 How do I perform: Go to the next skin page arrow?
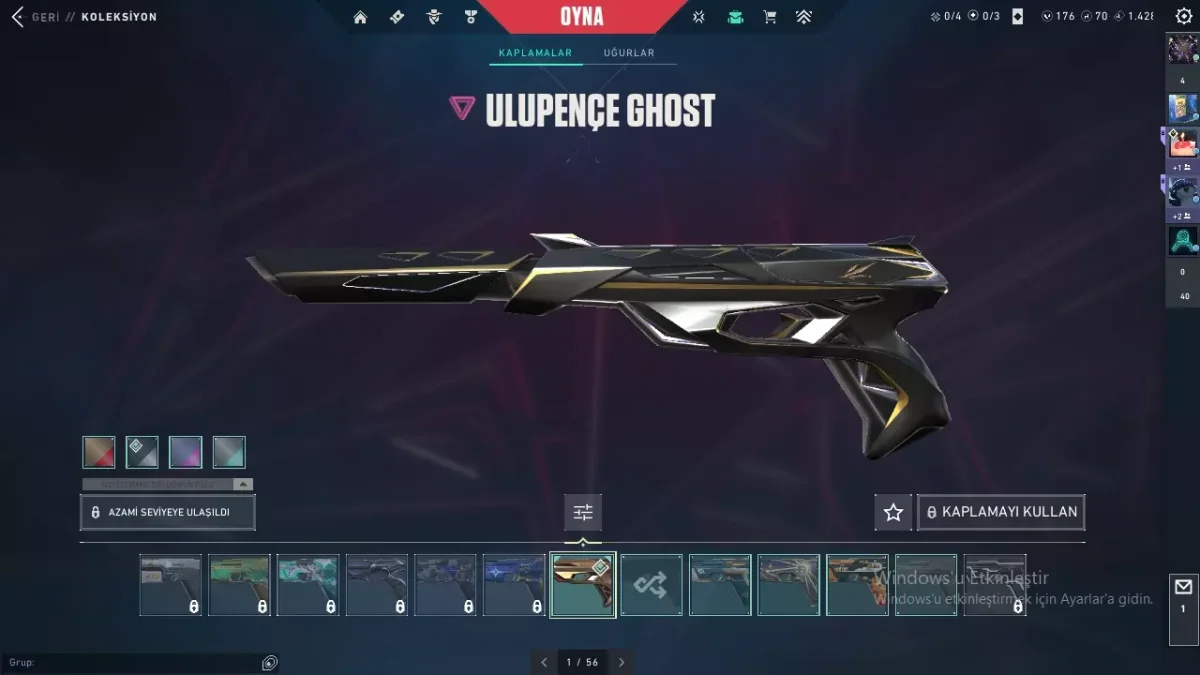pyautogui.click(x=621, y=662)
